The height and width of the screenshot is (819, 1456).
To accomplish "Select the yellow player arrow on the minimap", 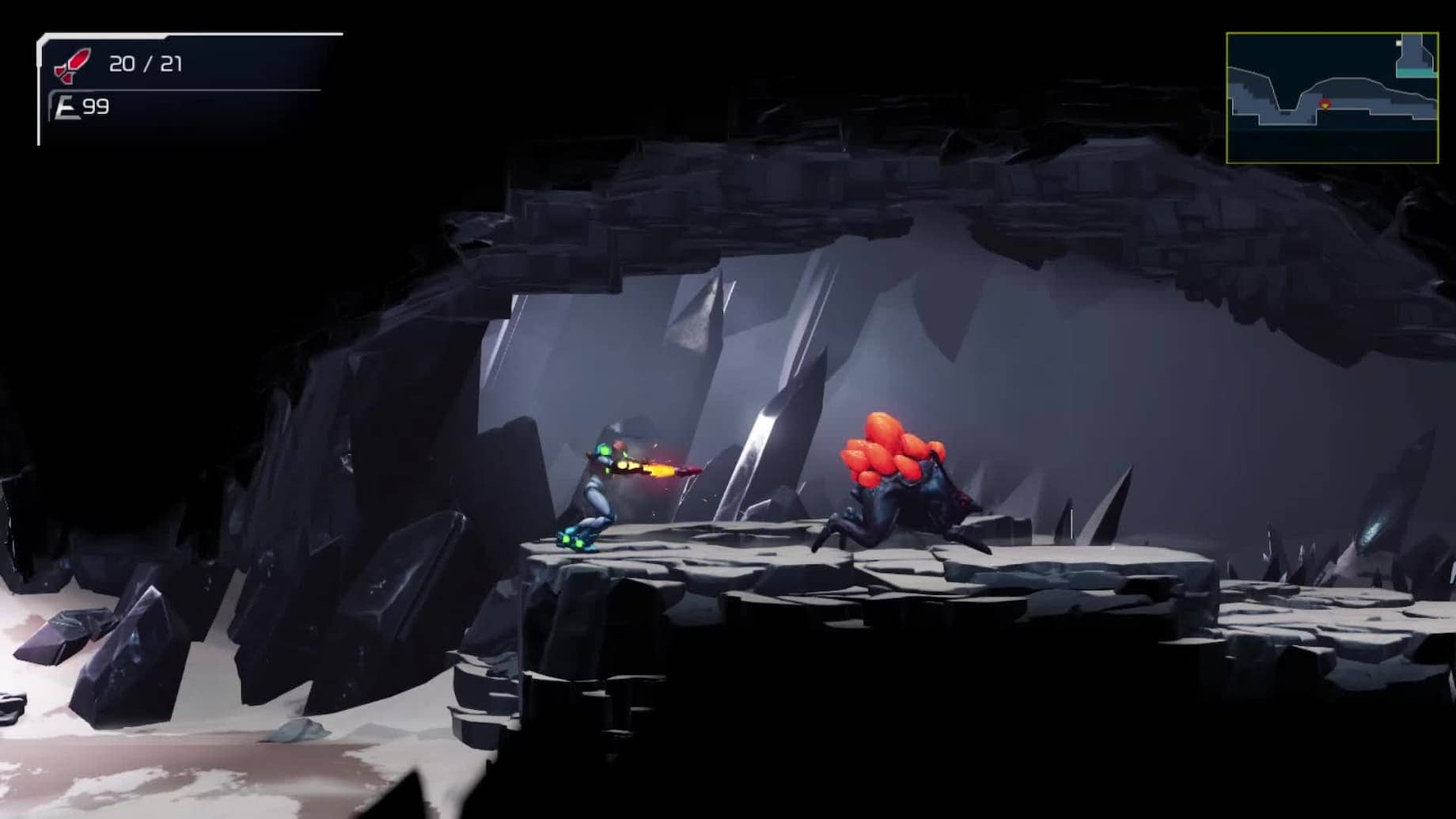I will pos(1325,104).
